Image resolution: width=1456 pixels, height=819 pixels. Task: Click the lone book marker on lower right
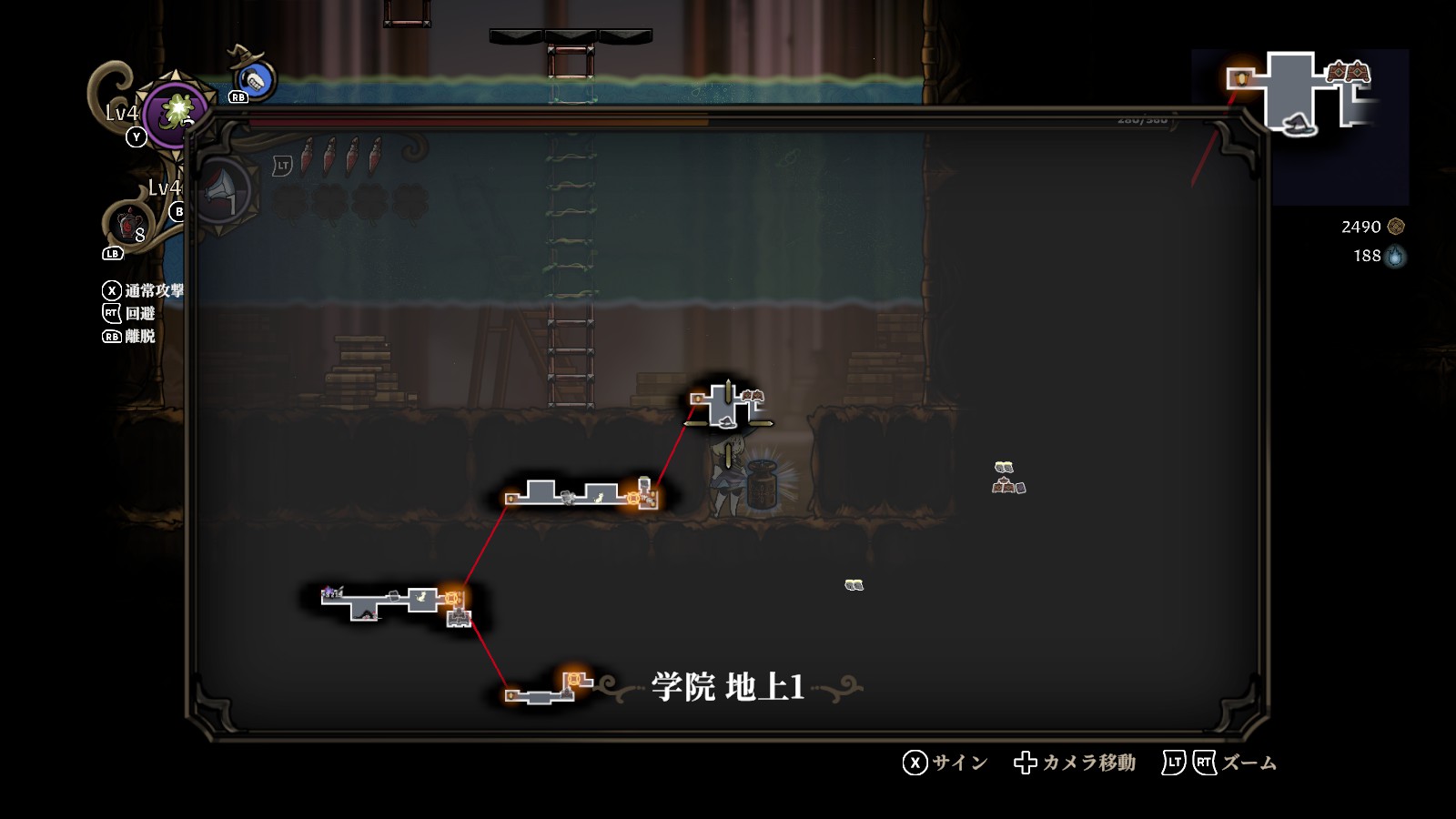(x=853, y=585)
